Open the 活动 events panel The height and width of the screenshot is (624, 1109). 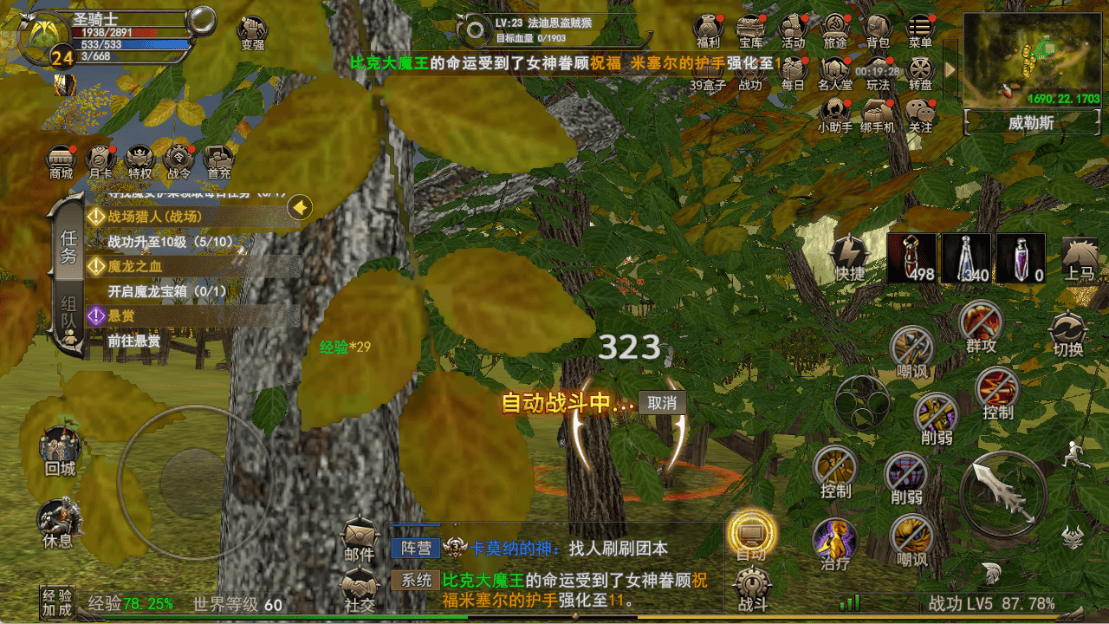(x=793, y=30)
